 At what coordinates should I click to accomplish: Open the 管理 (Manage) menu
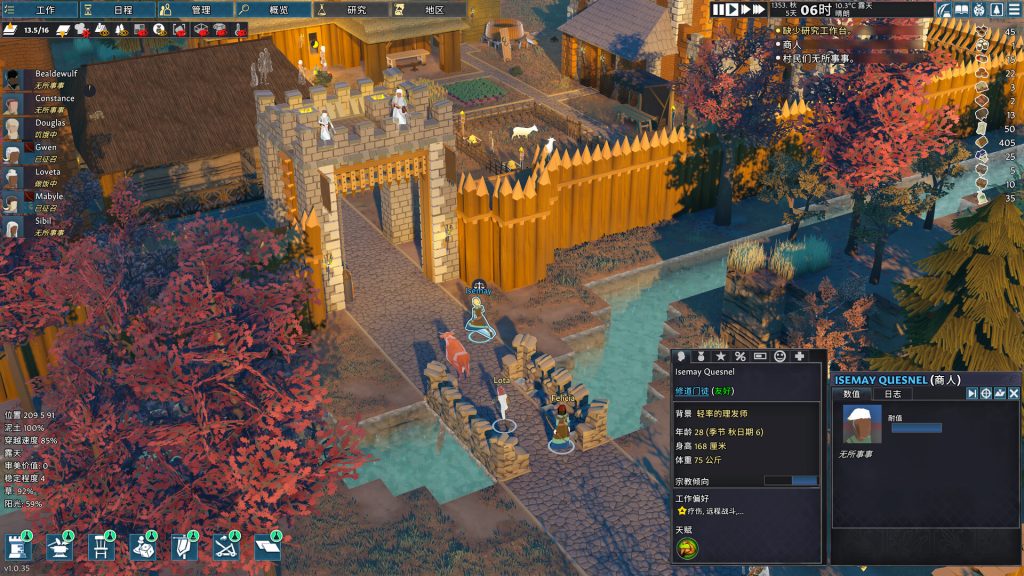[196, 10]
